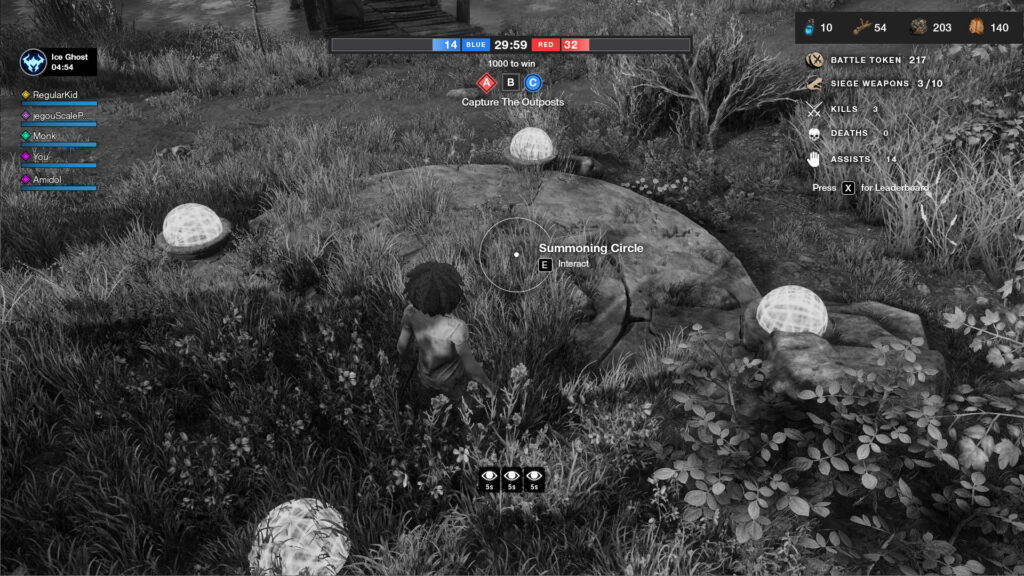Select the neutral outpost B marker
The image size is (1024, 576).
510,83
